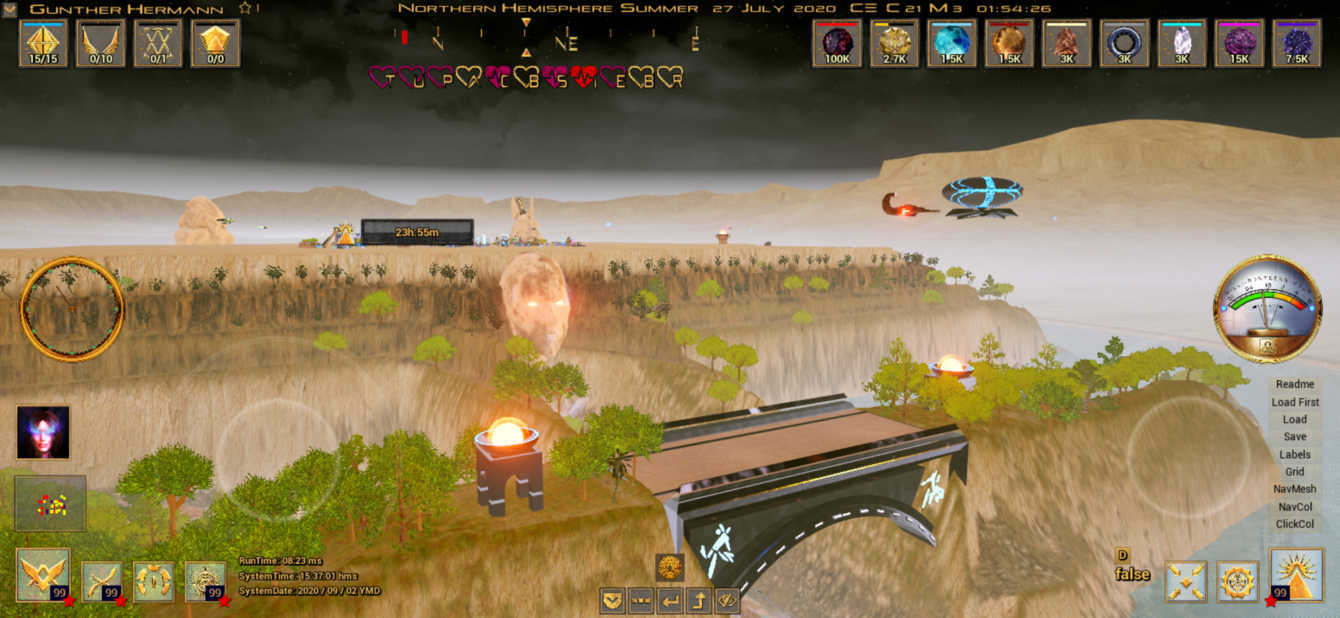Image resolution: width=1340 pixels, height=618 pixels.
Task: Choose the Load First option
Action: [1295, 402]
